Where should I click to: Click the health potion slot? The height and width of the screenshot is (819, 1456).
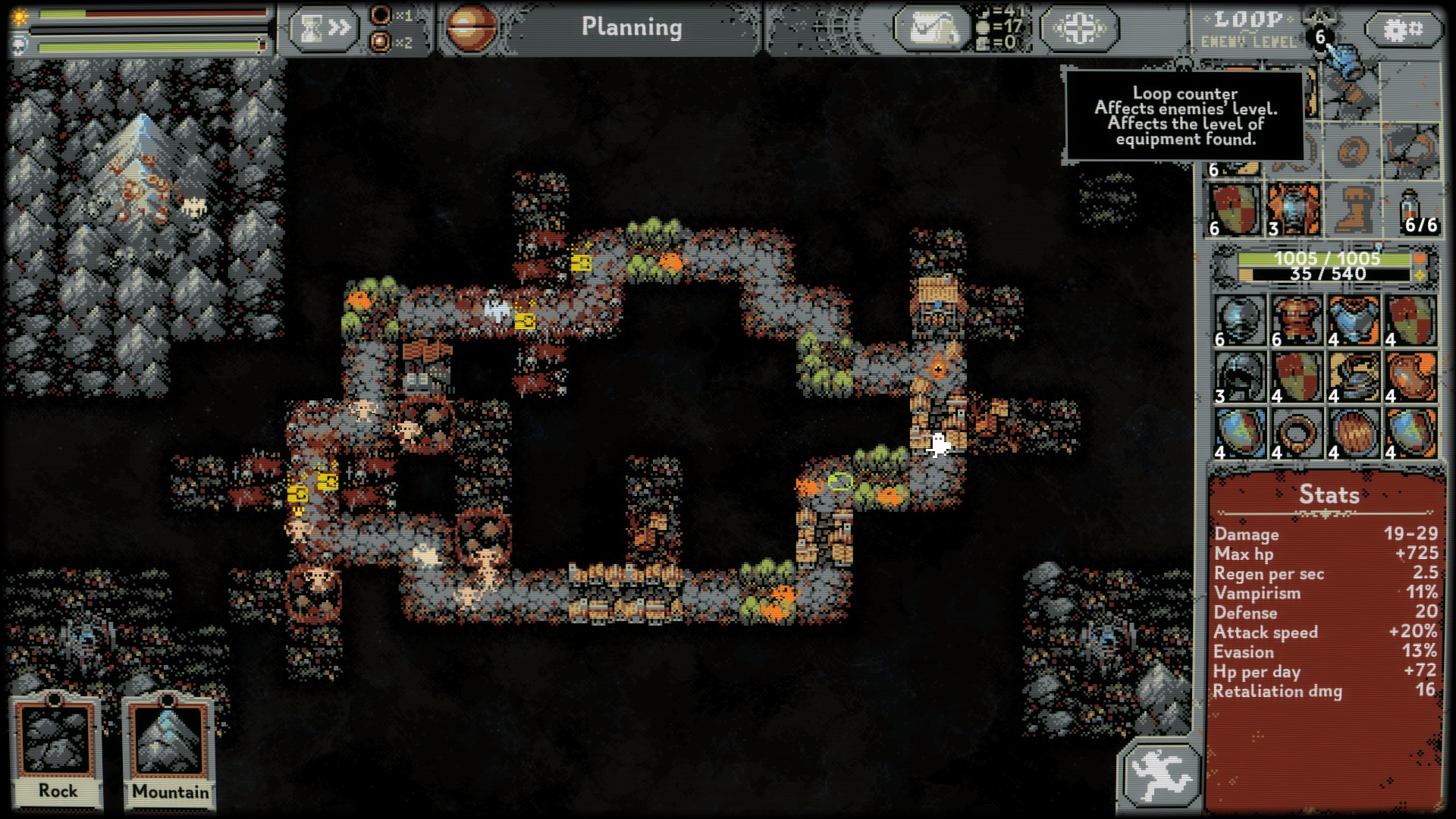click(x=1412, y=209)
